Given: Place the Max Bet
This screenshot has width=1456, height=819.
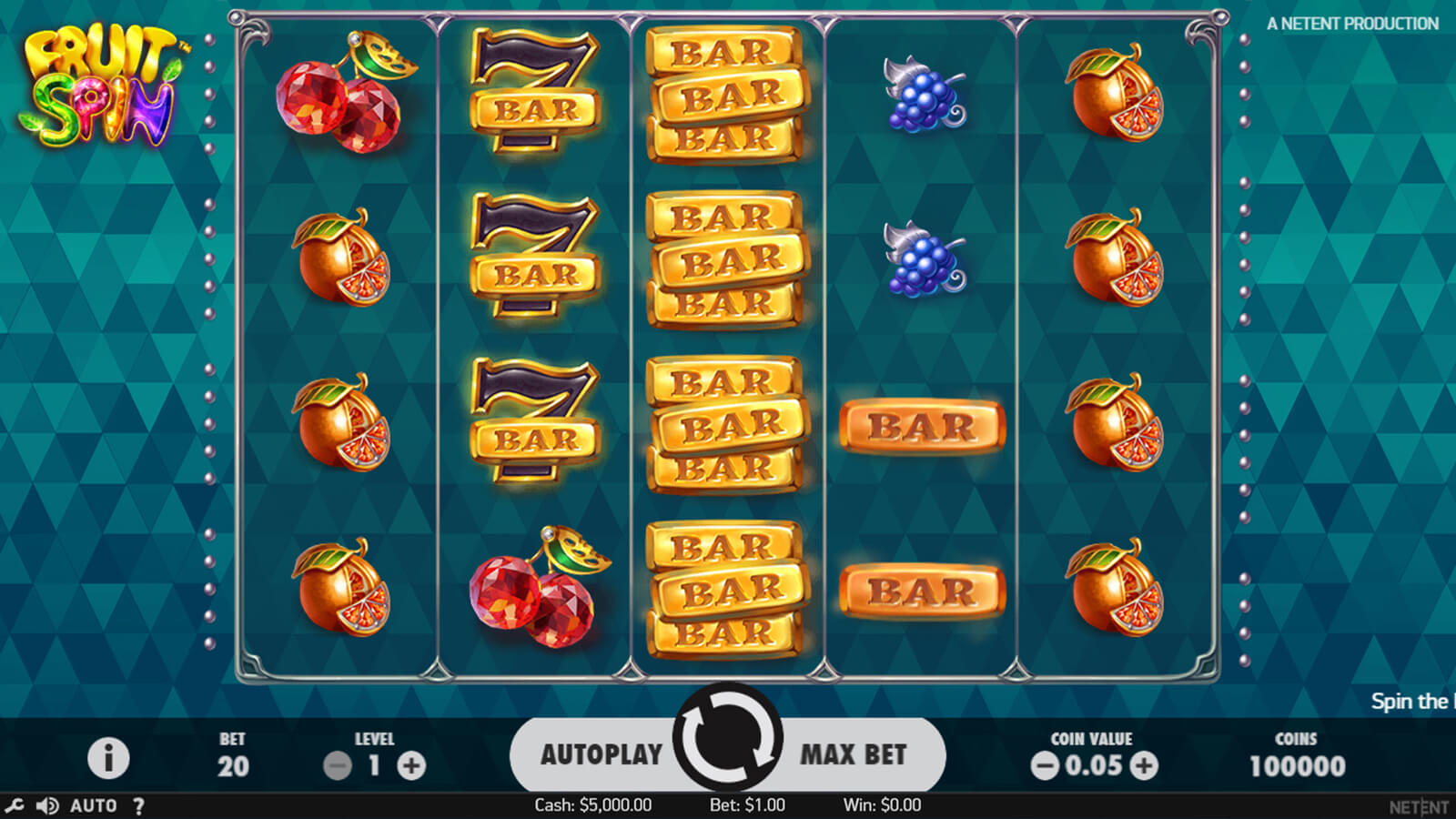Looking at the screenshot, I should pyautogui.click(x=853, y=754).
